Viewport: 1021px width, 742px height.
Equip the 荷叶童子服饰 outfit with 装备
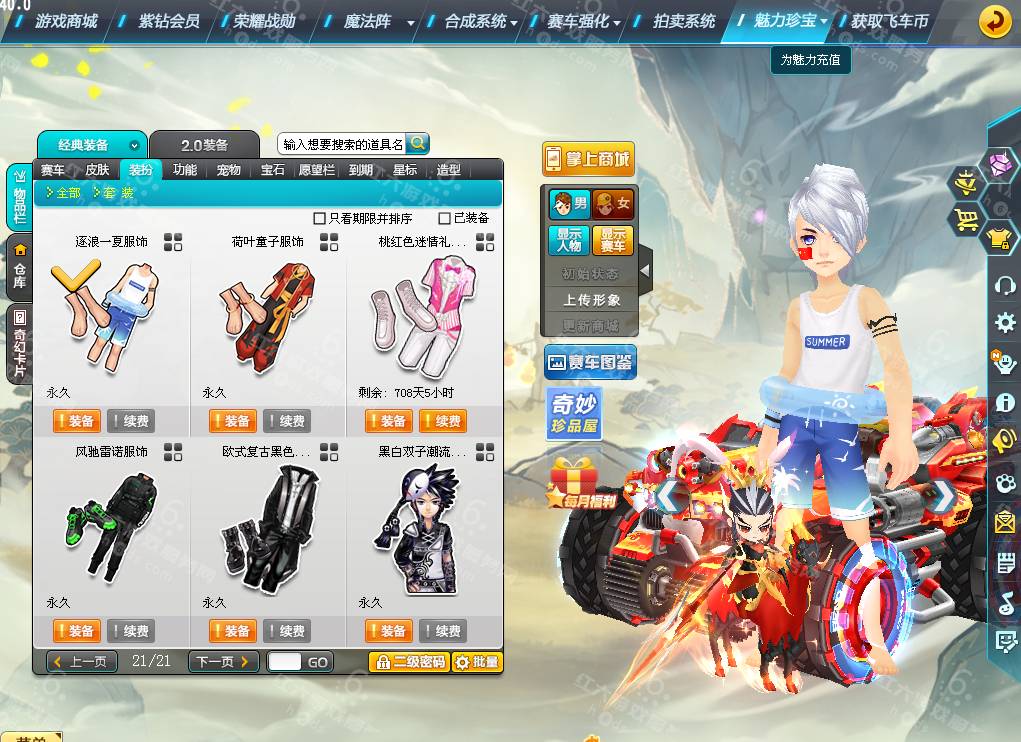231,421
